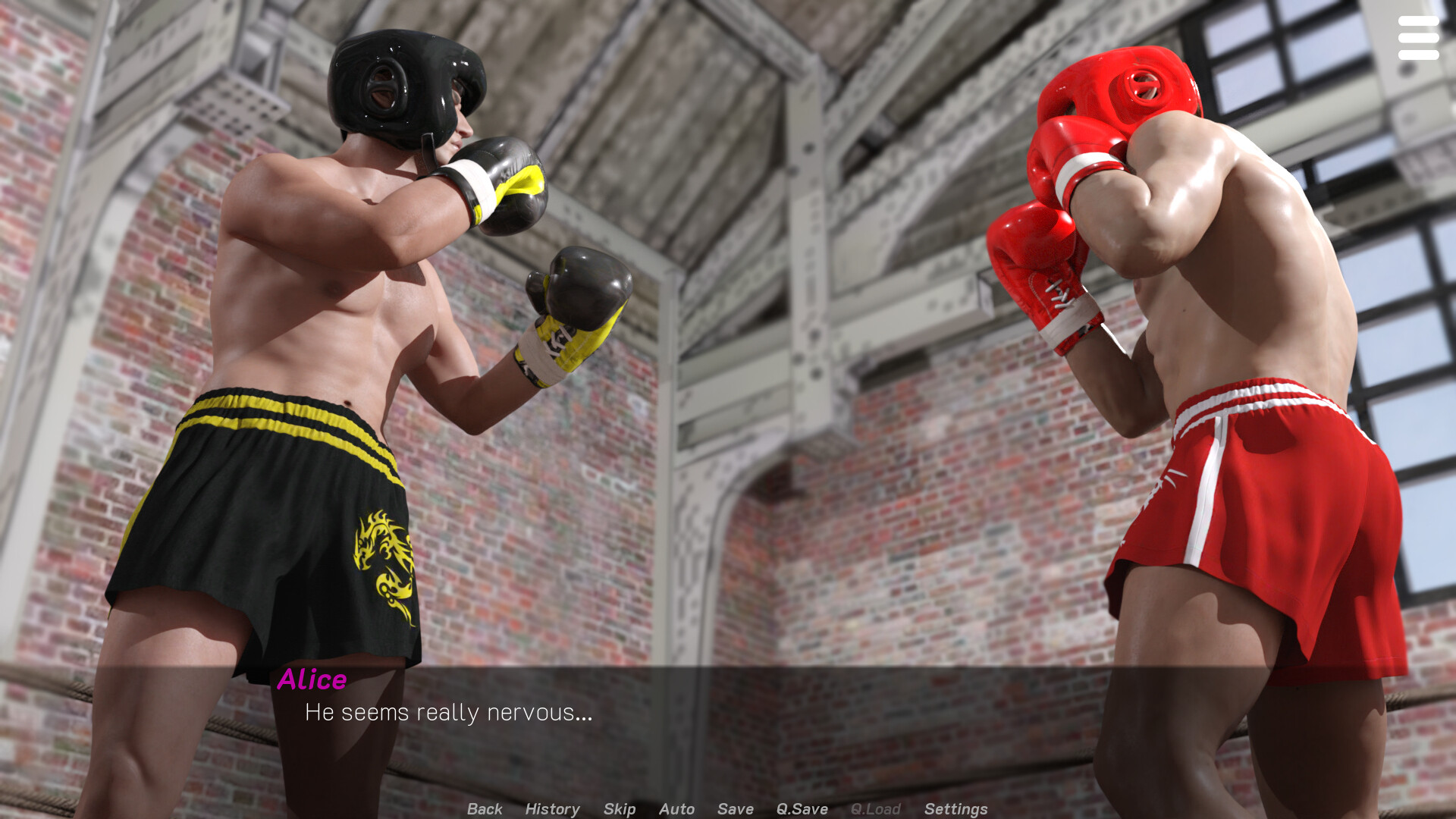Open the Settings screen

[x=955, y=809]
